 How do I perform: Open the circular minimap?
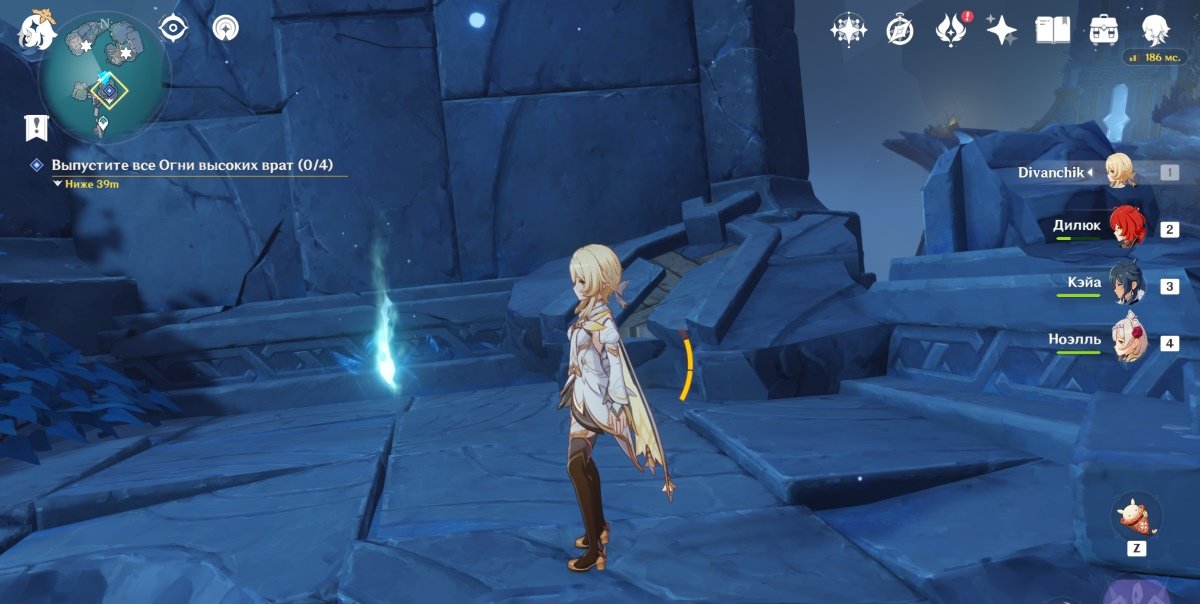coord(105,78)
